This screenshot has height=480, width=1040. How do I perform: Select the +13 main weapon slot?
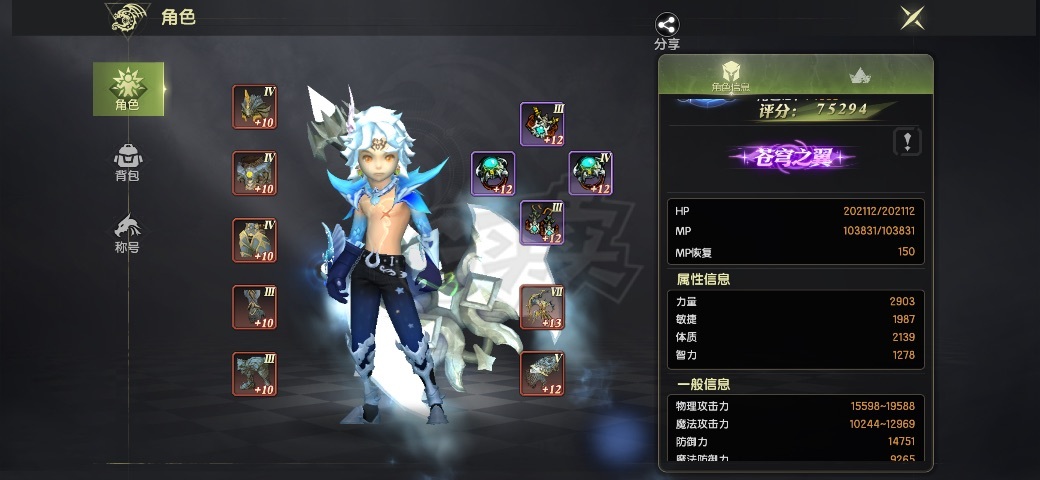point(542,307)
